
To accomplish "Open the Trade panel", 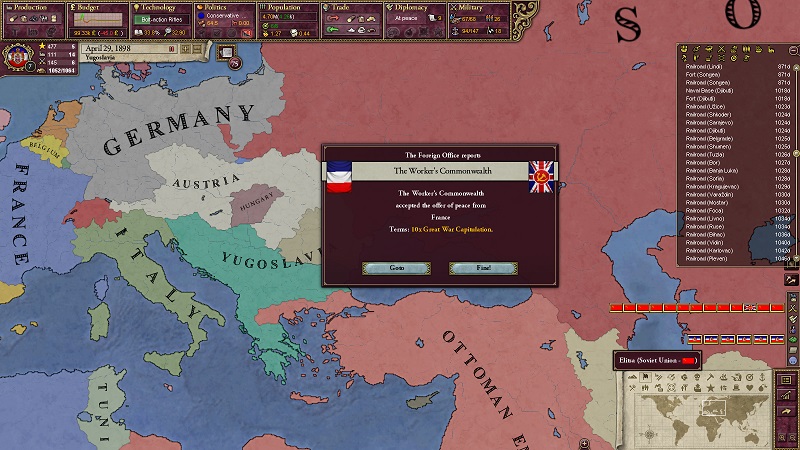I will (352, 7).
